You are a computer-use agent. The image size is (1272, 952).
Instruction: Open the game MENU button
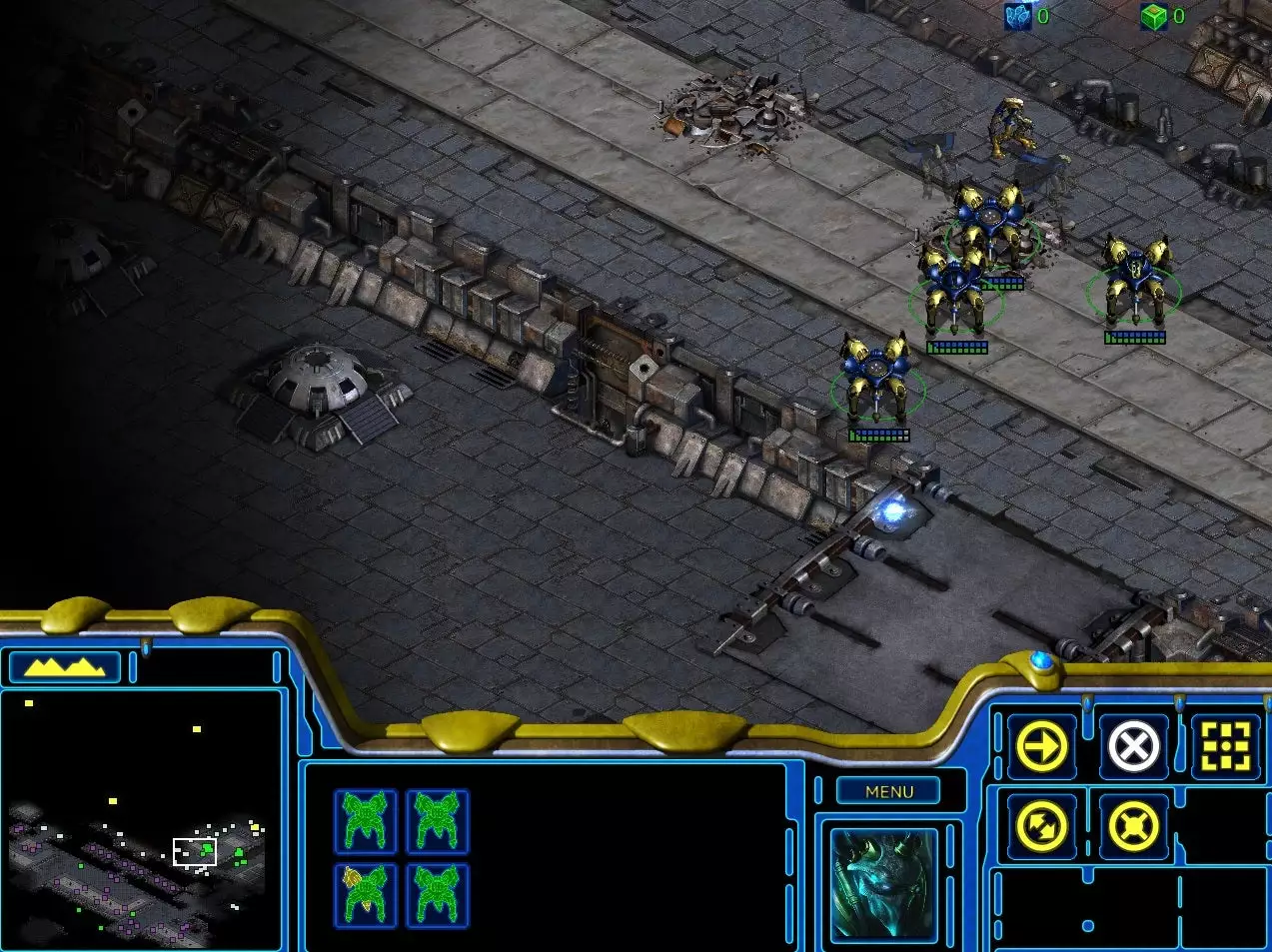coord(889,791)
